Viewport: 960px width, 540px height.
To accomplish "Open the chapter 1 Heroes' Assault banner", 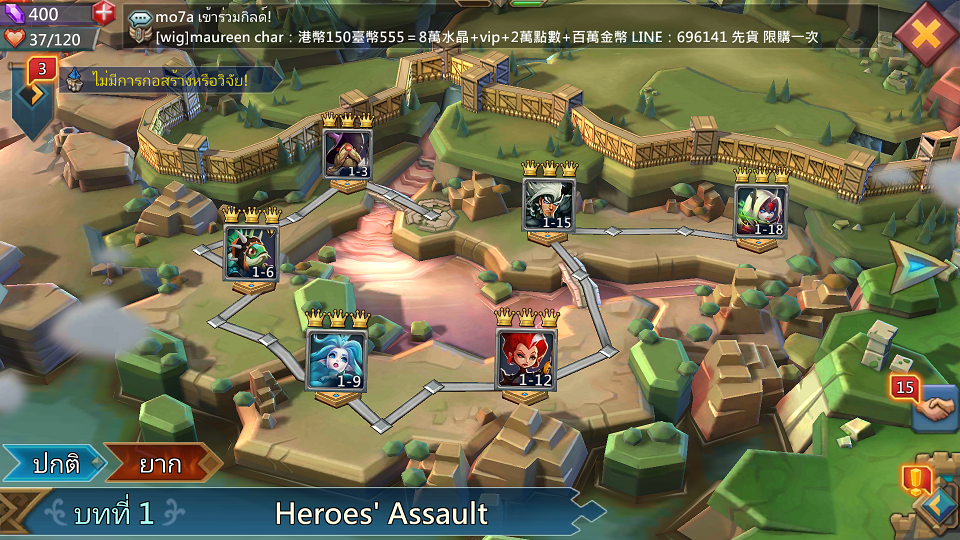I will 300,514.
